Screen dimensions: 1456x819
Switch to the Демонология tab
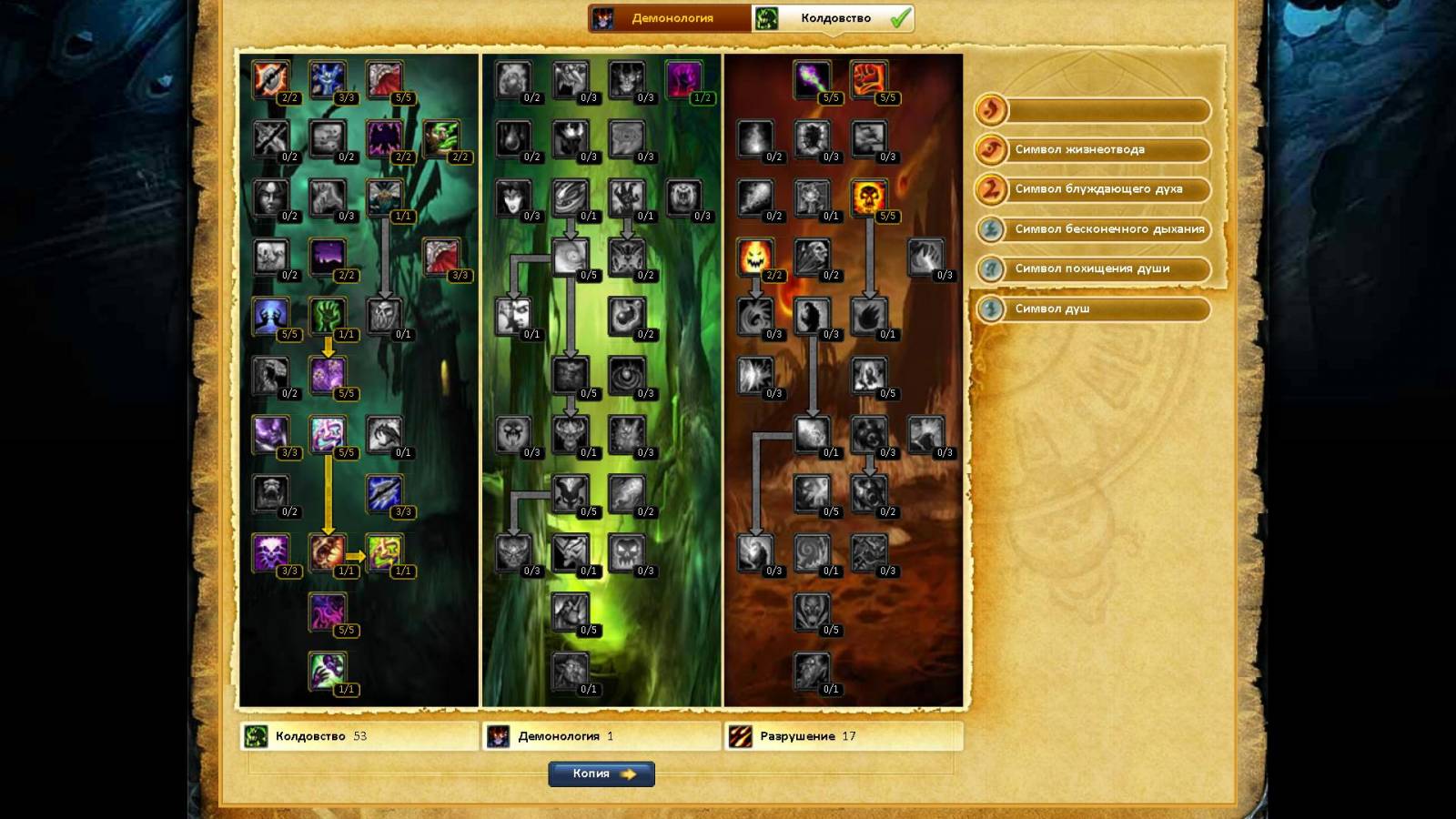[671, 18]
